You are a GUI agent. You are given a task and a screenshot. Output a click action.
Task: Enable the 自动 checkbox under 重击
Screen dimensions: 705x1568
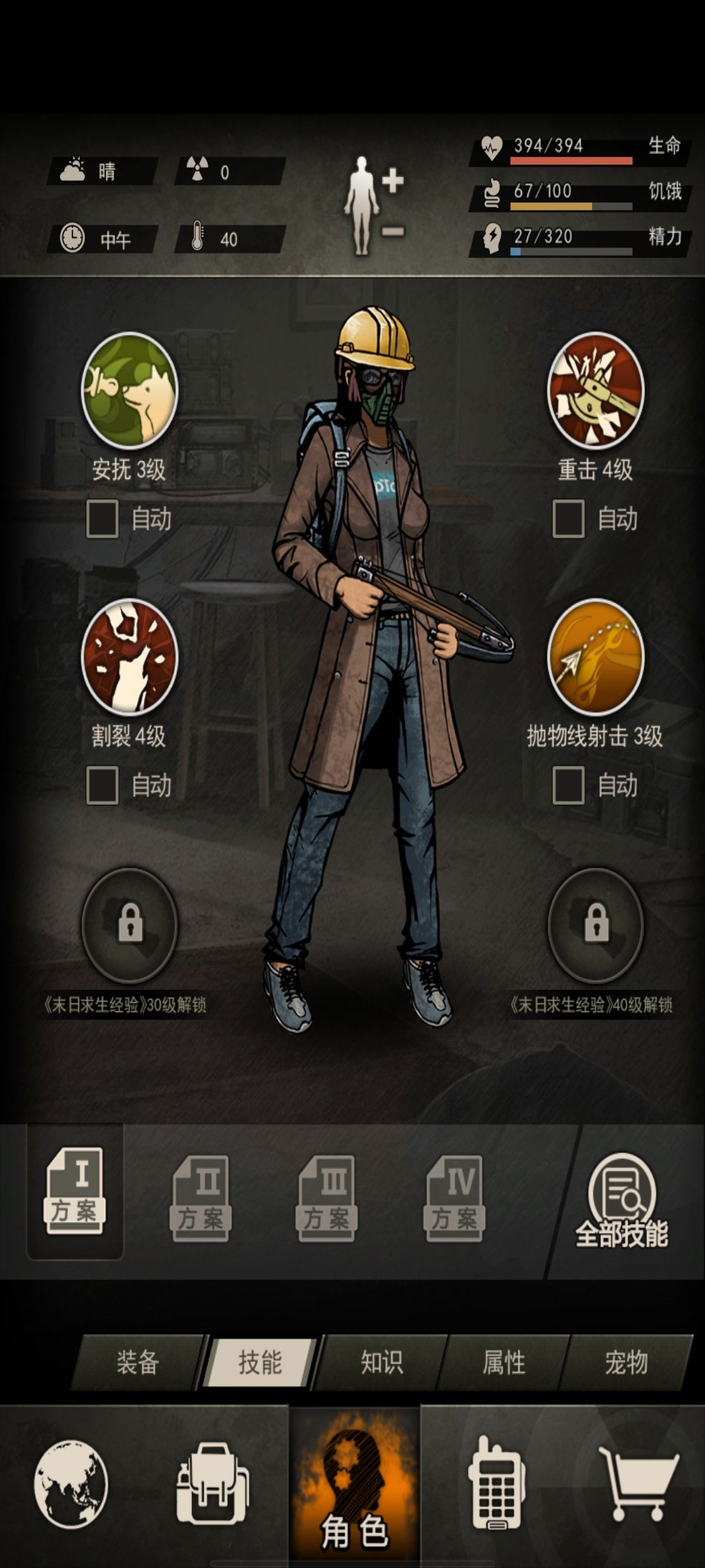569,519
